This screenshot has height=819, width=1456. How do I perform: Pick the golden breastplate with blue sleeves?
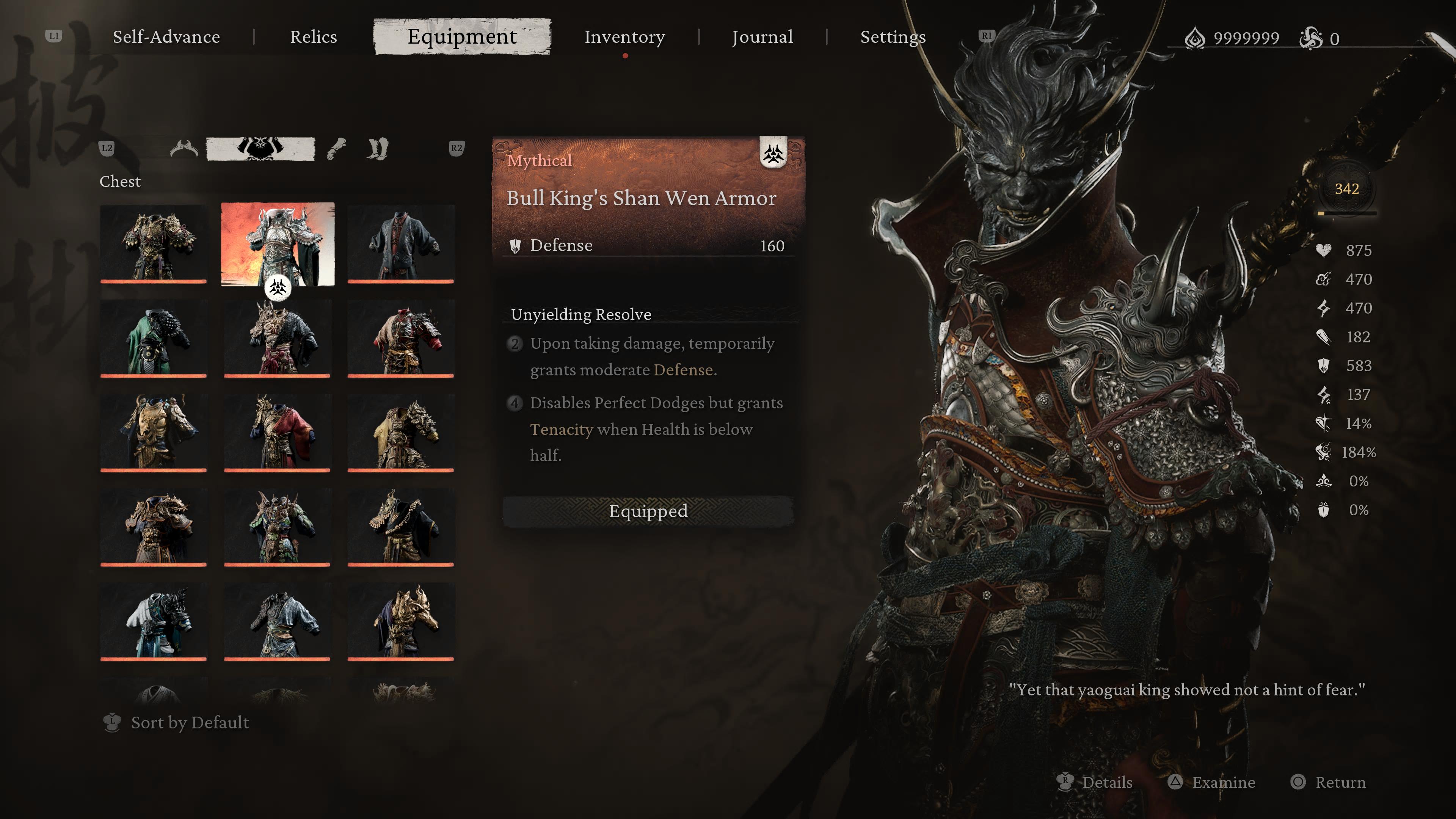tap(154, 432)
